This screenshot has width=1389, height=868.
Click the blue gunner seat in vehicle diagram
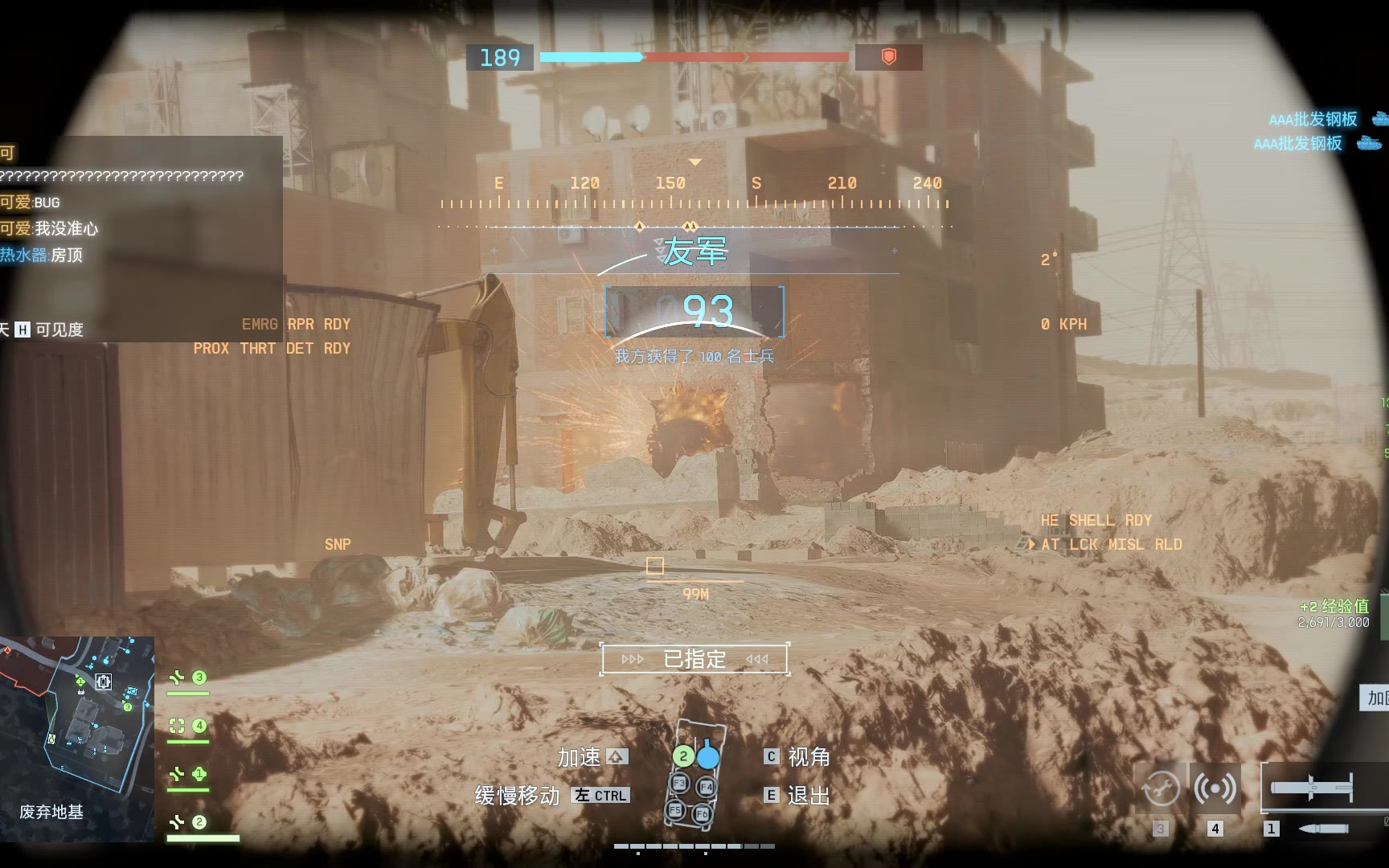(x=708, y=756)
